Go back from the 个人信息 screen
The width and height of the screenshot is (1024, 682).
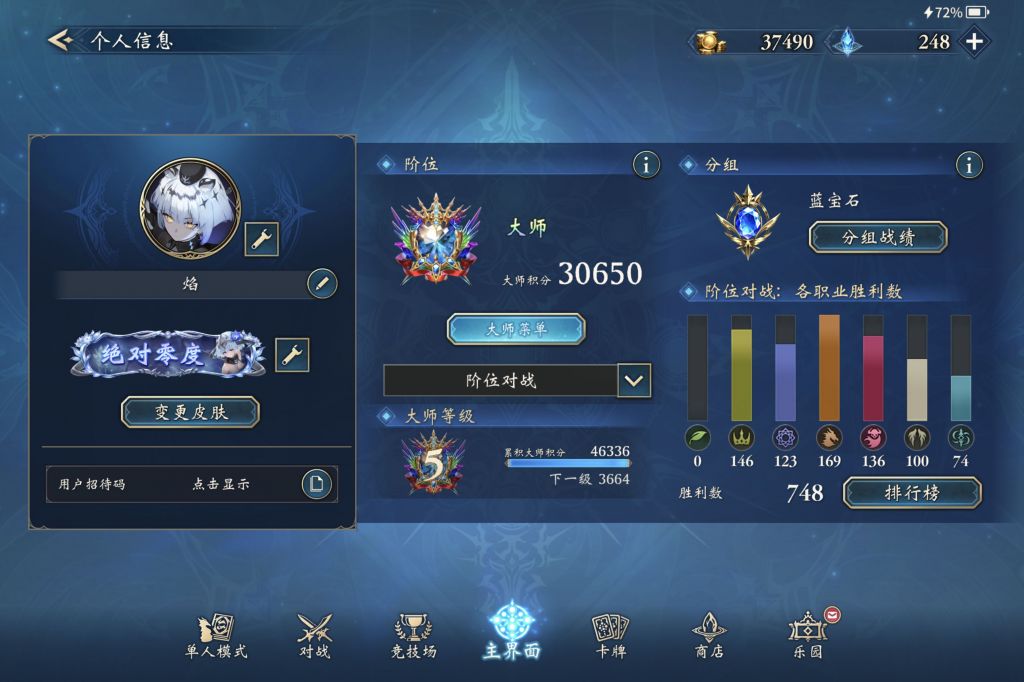point(60,41)
